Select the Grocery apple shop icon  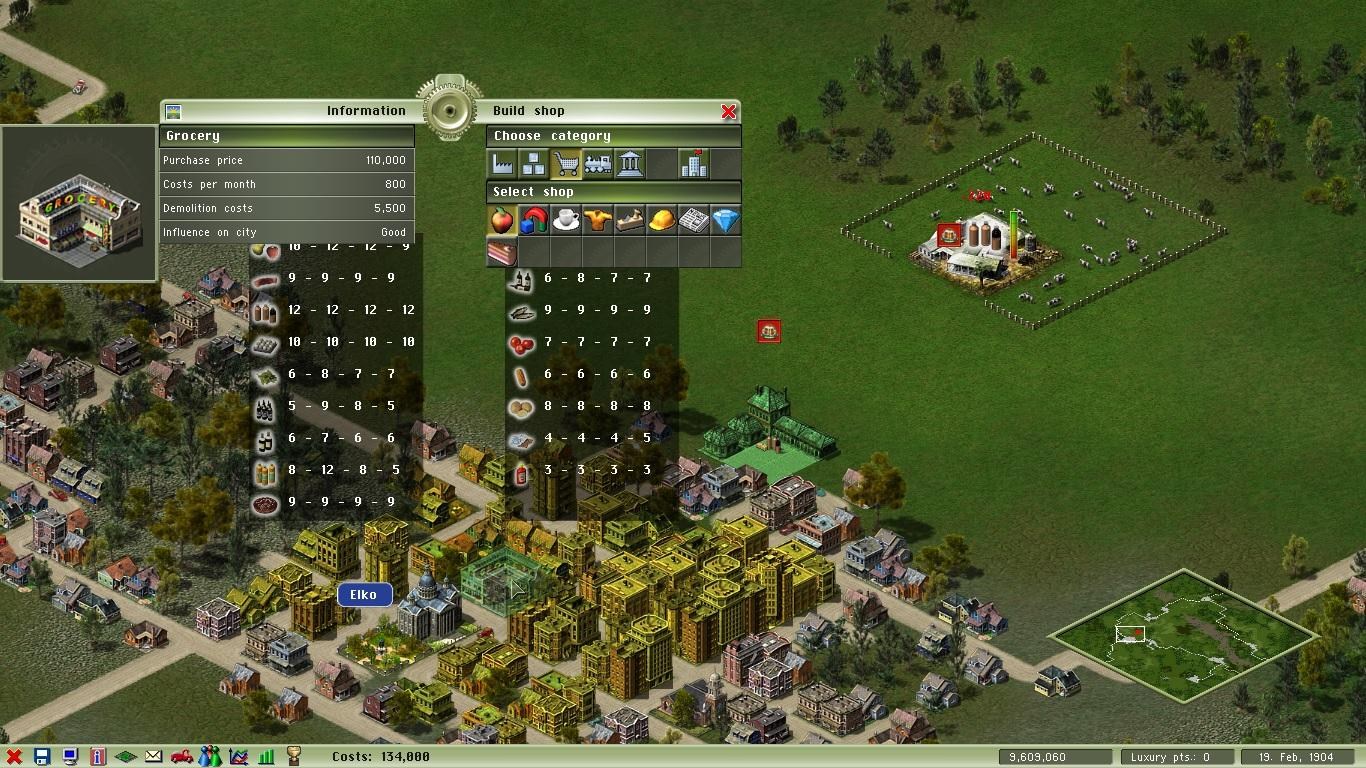pos(501,218)
